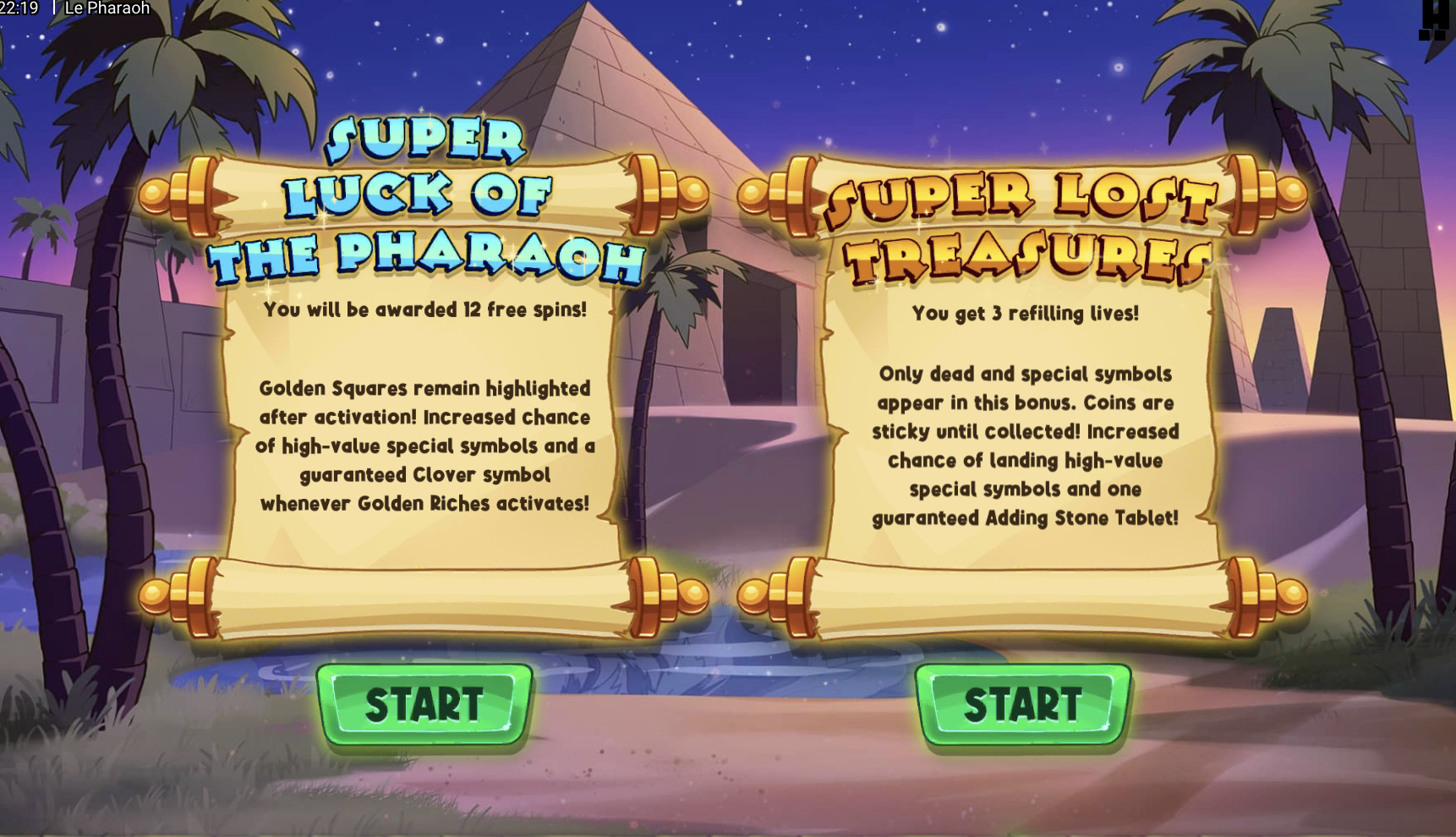Click the guaranteed Adding Stone Tablet text

1023,518
